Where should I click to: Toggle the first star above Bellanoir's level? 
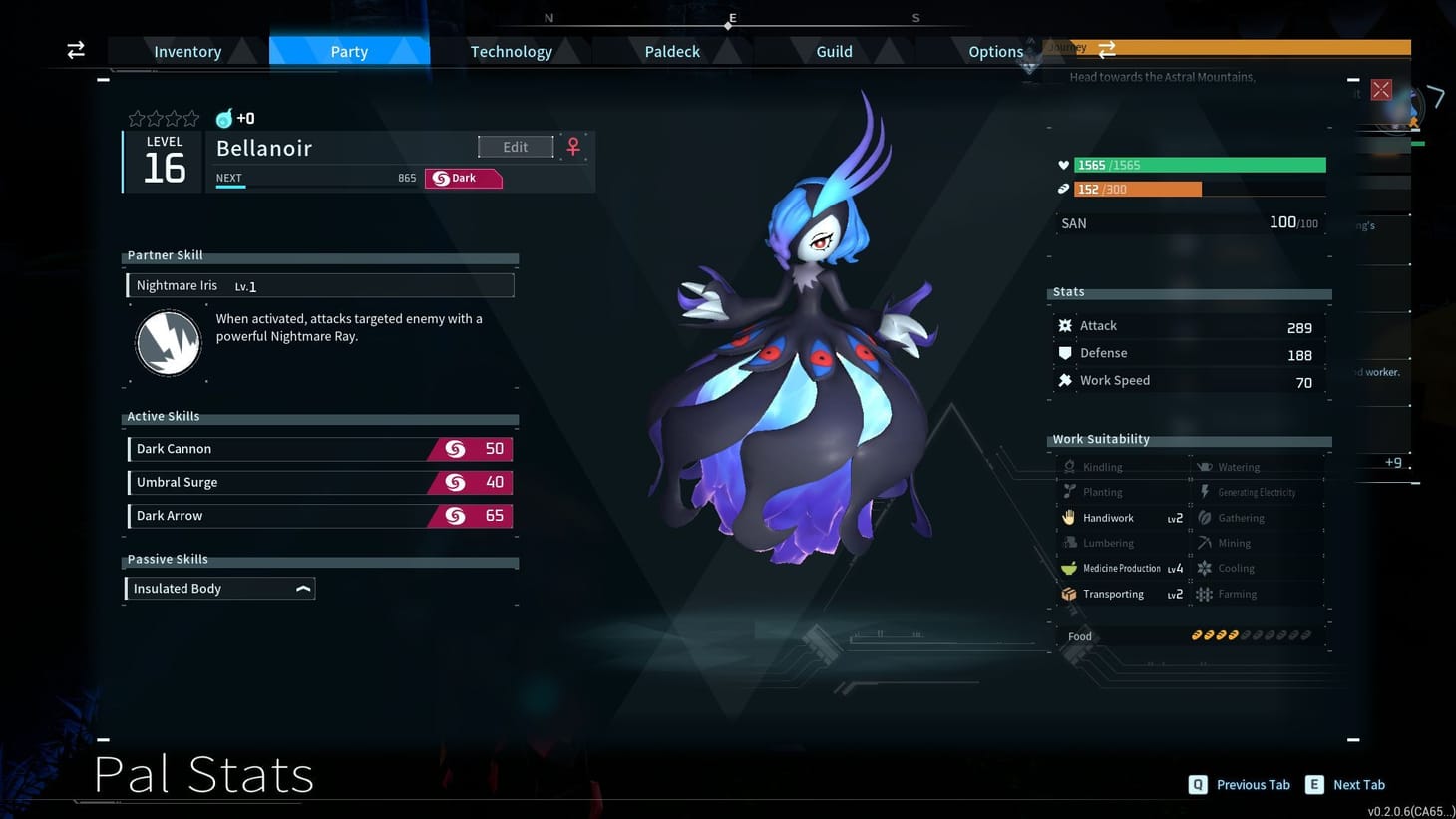tap(137, 118)
